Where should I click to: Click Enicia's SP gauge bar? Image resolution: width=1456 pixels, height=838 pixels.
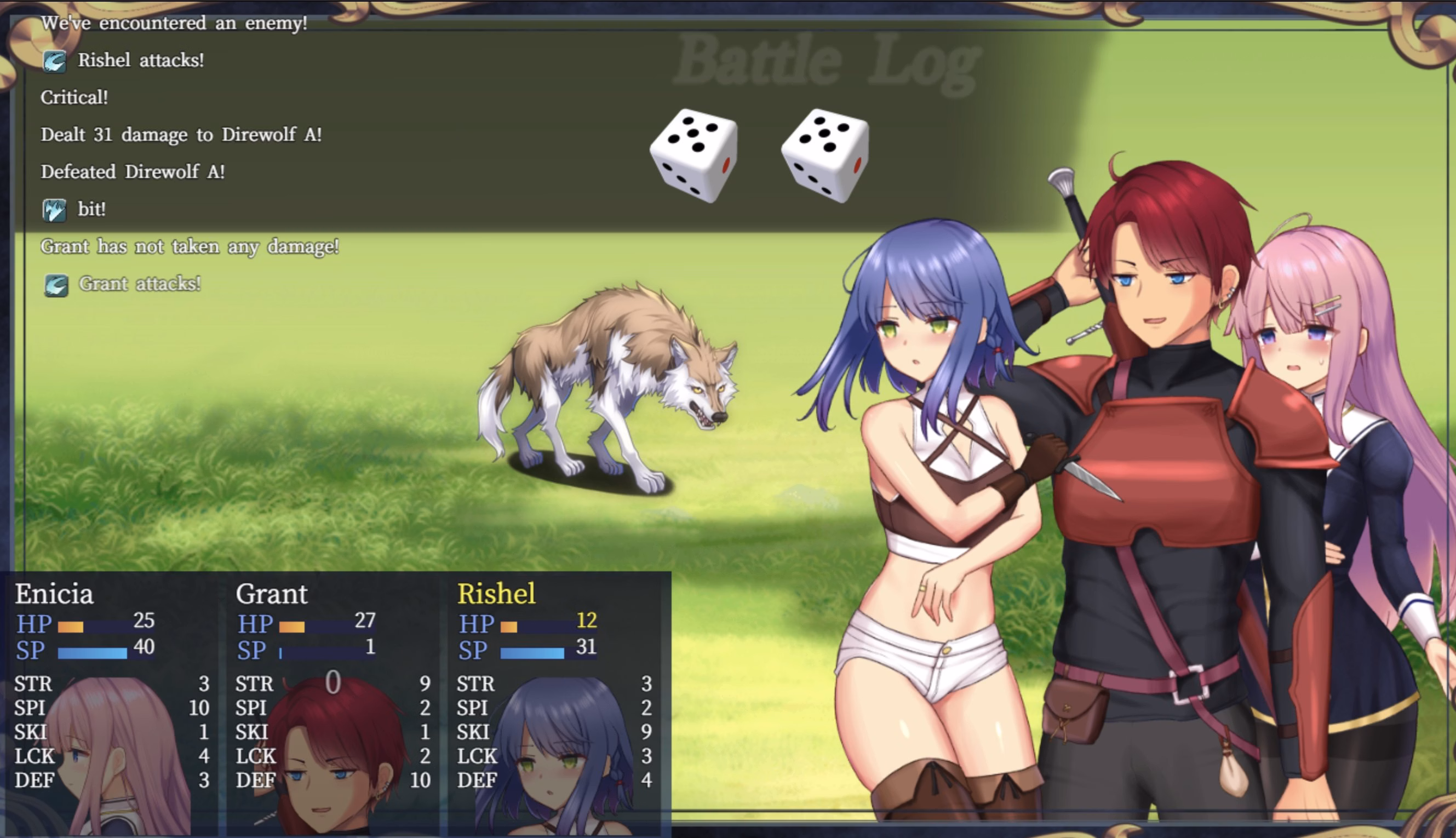92,652
